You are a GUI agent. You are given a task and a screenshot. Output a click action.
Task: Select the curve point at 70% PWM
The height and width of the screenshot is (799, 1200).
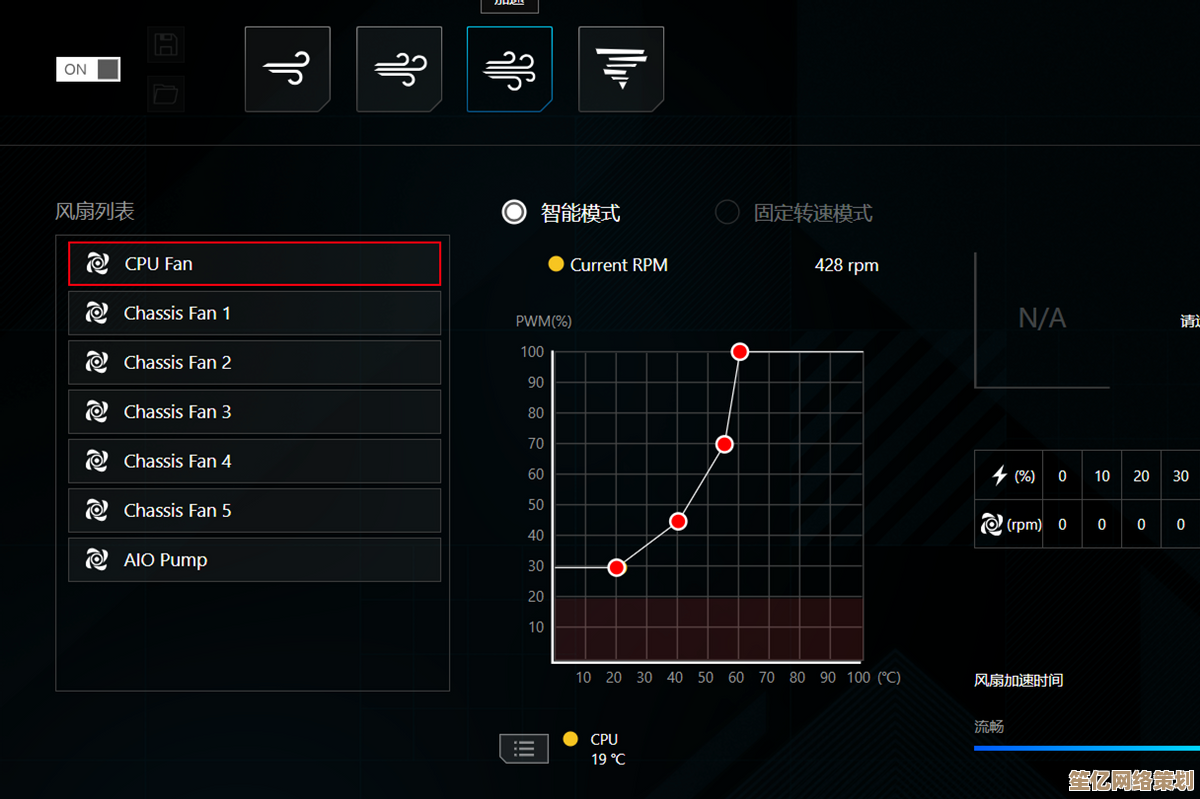pos(725,444)
